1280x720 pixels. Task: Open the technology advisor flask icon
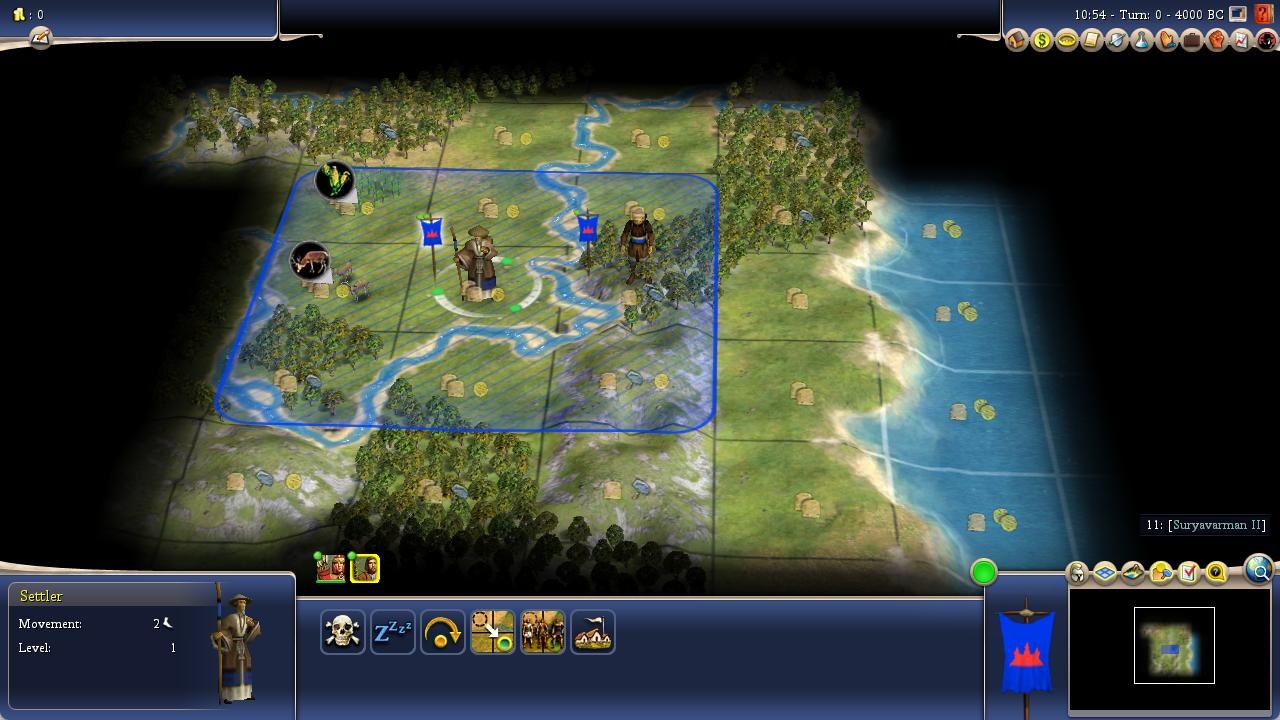pyautogui.click(x=1142, y=41)
